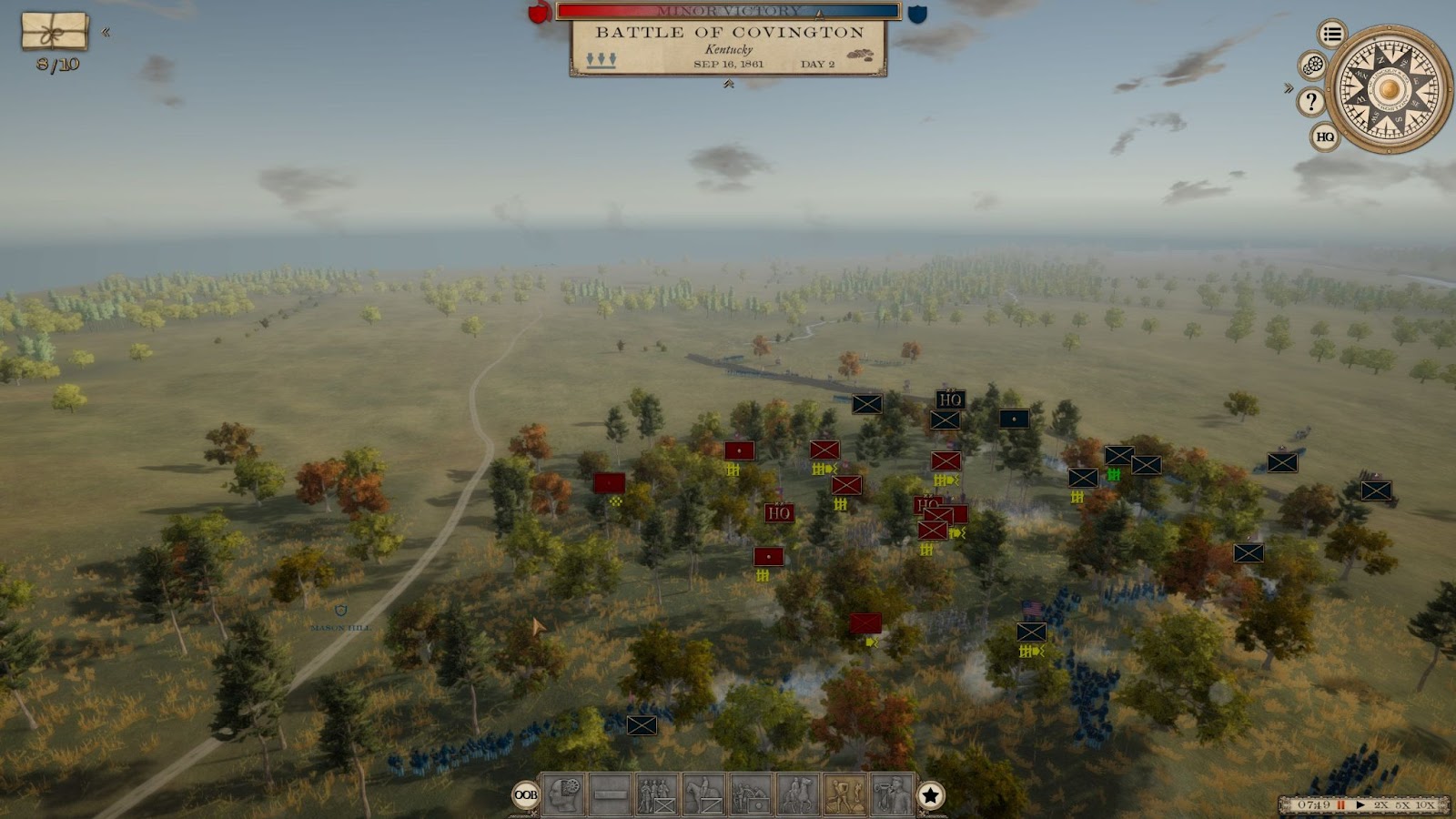1456x819 pixels.
Task: Click the rearing horse officer button
Action: 798,795
